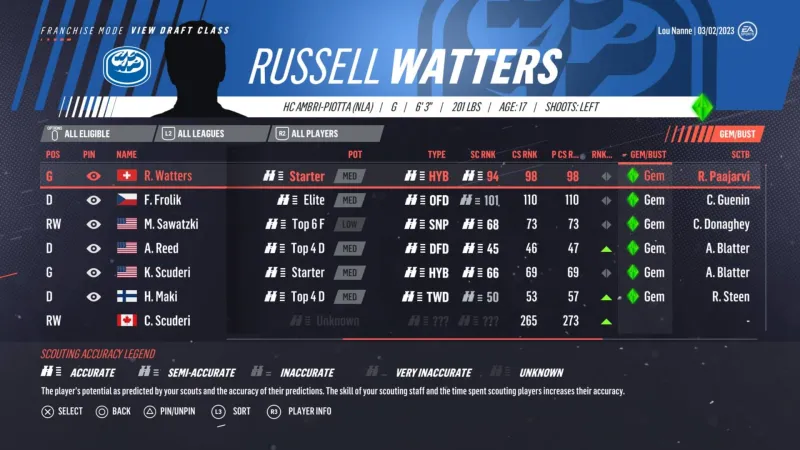Sort by the NAME column header
The width and height of the screenshot is (800, 450).
127,155
